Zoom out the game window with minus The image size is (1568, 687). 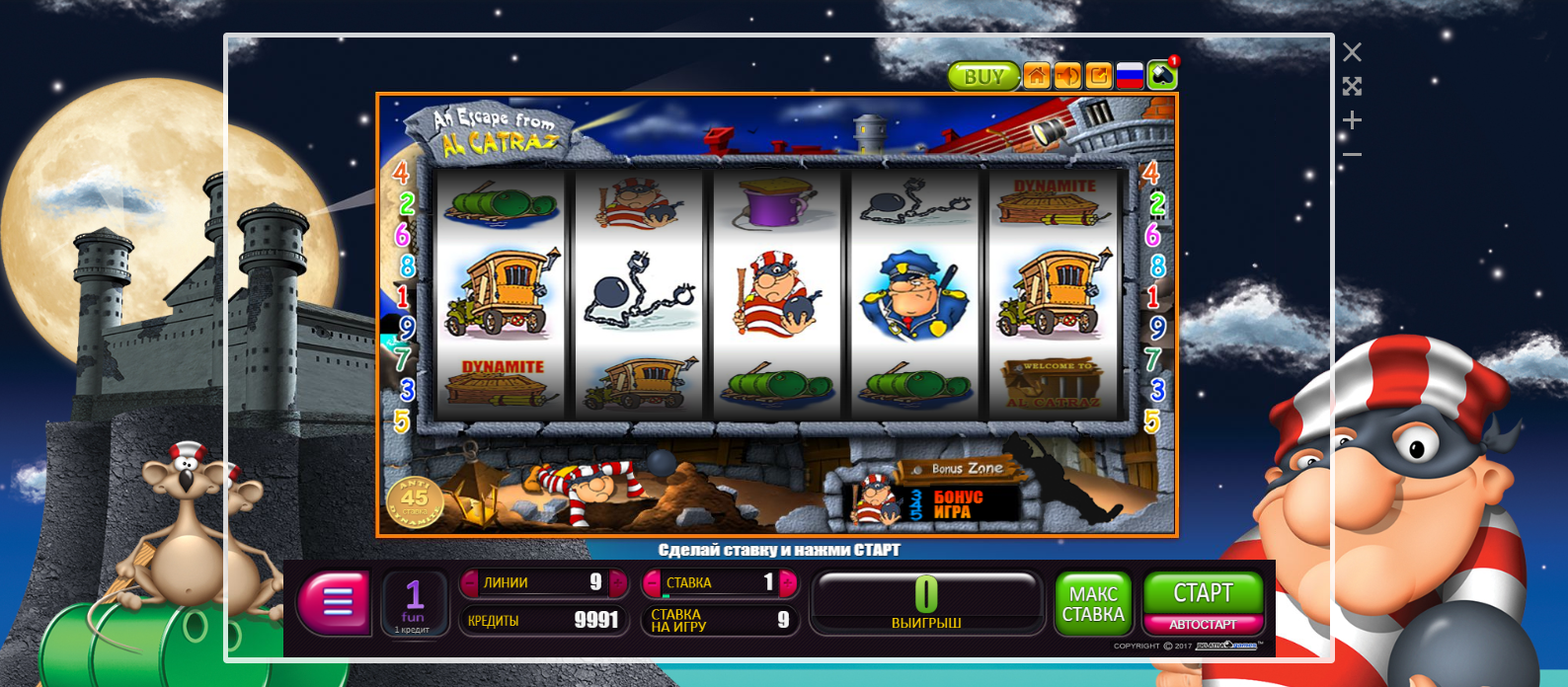[1352, 154]
